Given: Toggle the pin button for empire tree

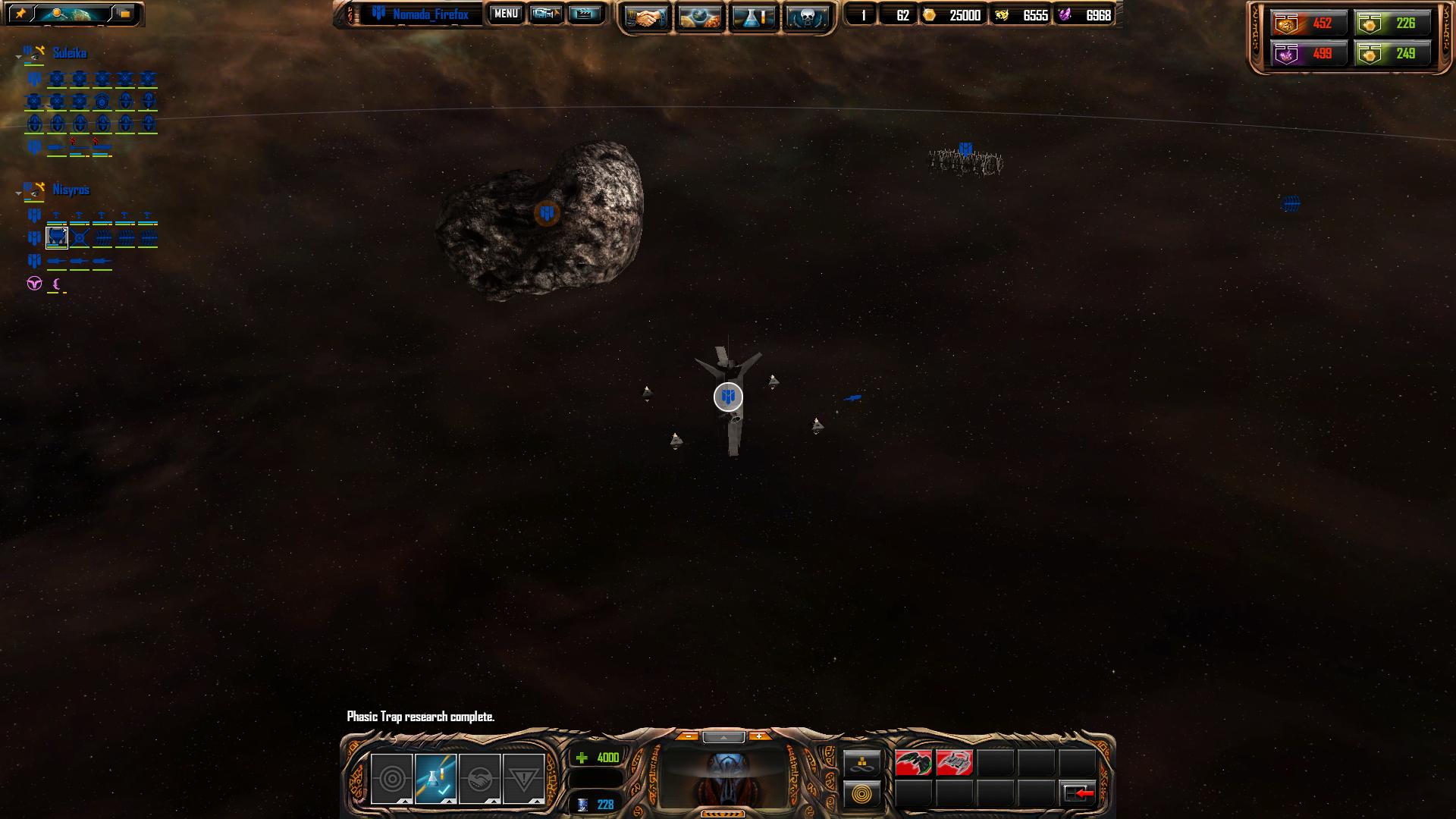Looking at the screenshot, I should point(20,14).
